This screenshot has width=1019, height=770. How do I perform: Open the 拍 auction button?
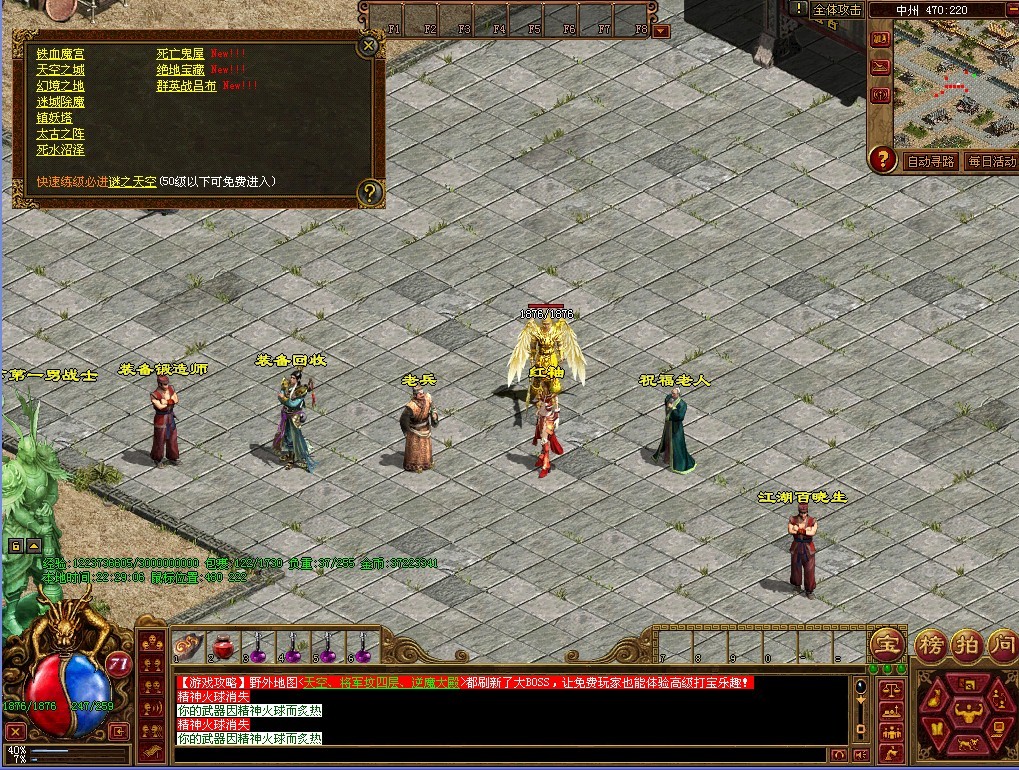click(x=966, y=643)
